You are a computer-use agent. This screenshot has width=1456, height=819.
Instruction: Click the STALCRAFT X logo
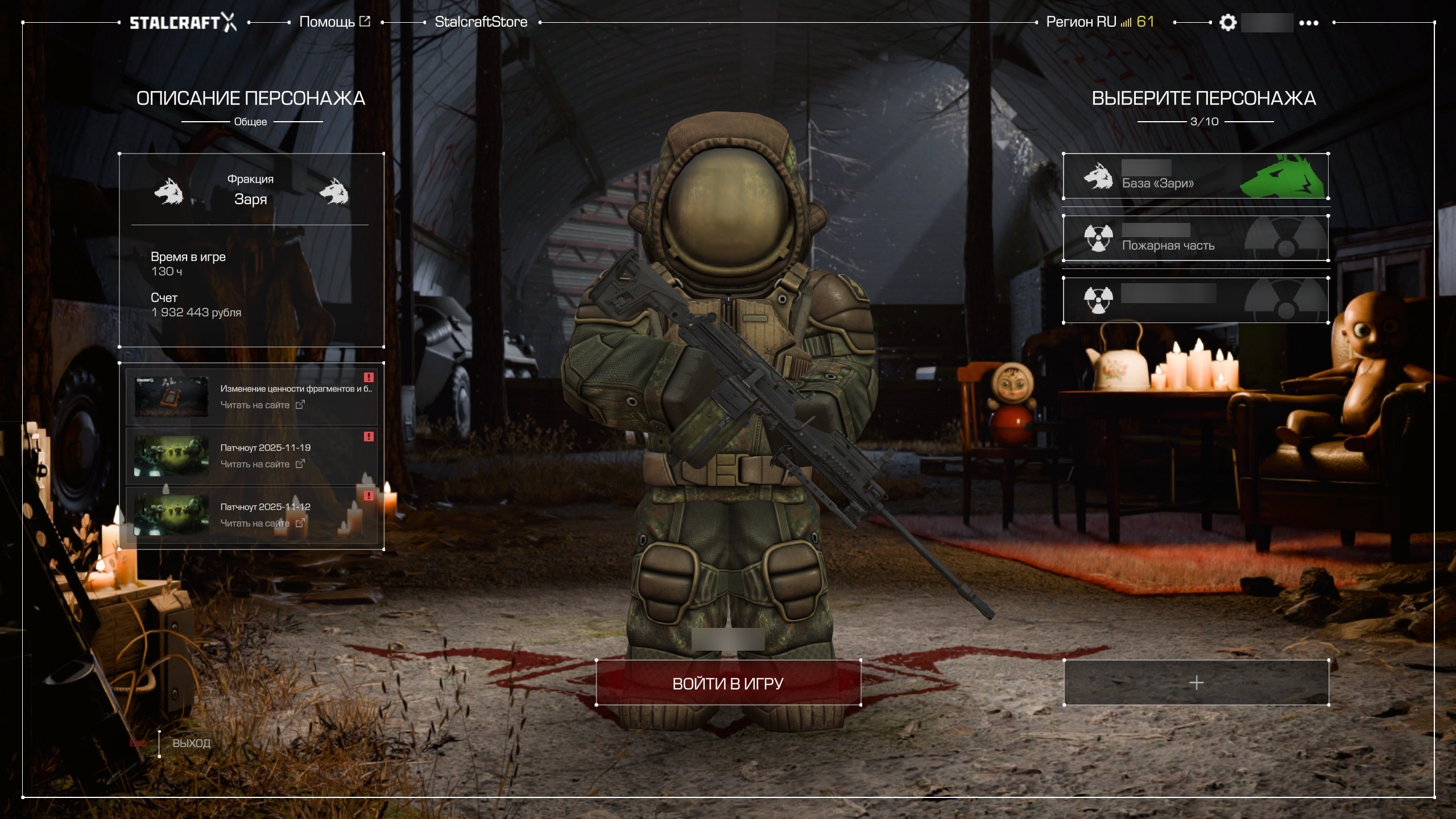tap(183, 23)
